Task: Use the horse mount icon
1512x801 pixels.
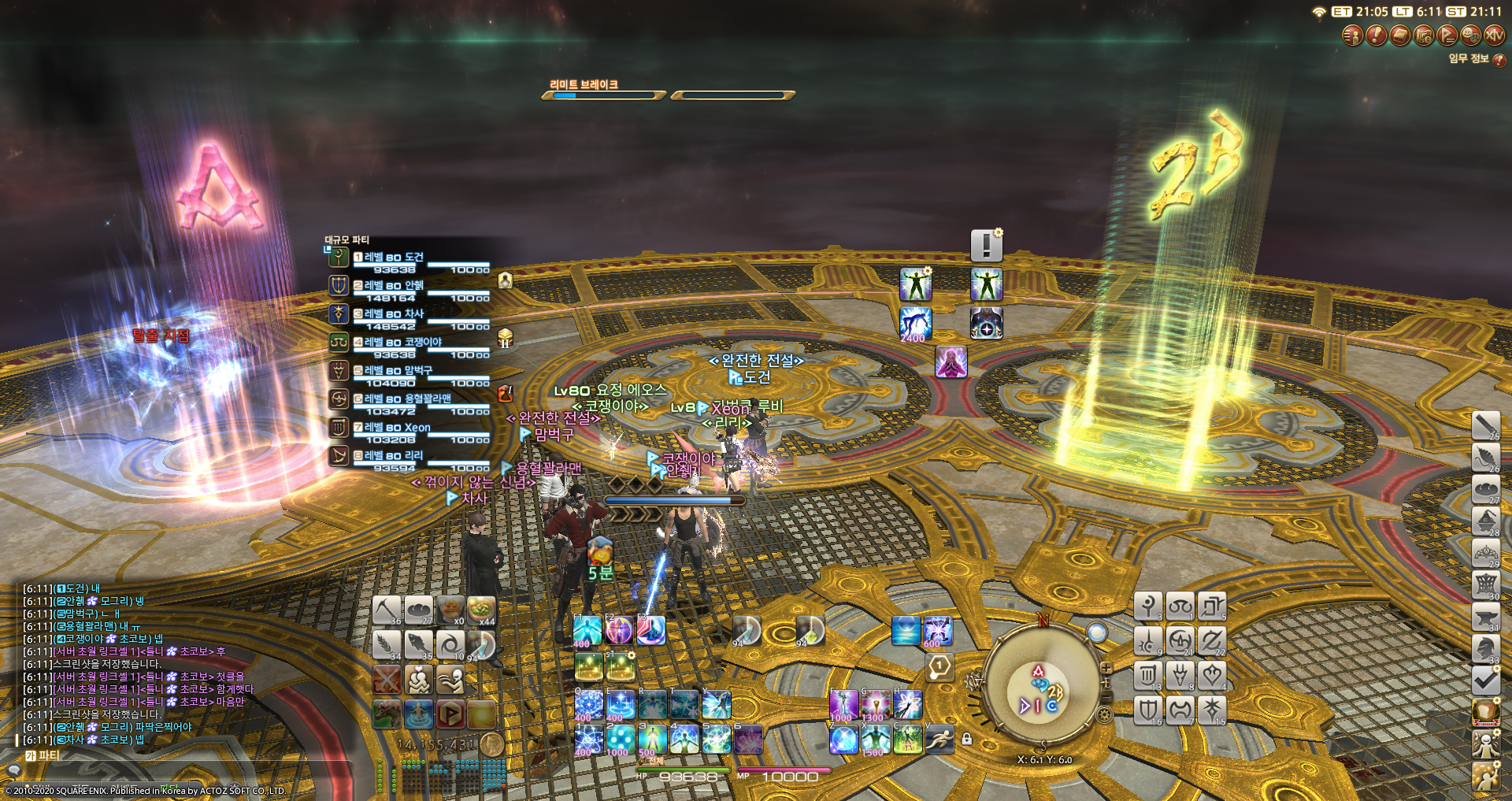Action: [x=387, y=714]
